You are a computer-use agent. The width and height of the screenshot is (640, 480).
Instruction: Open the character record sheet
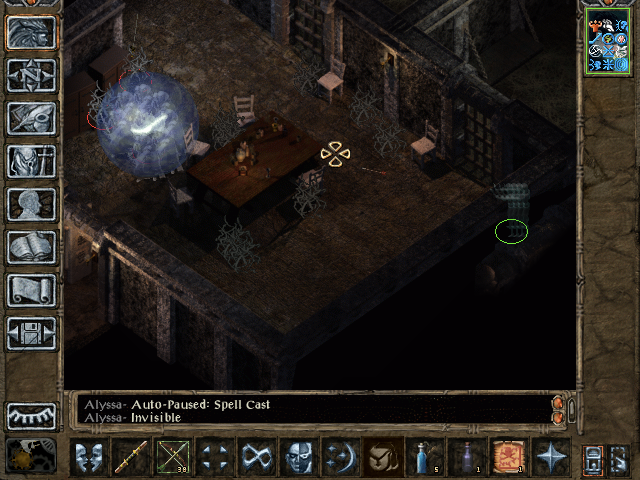(31, 204)
